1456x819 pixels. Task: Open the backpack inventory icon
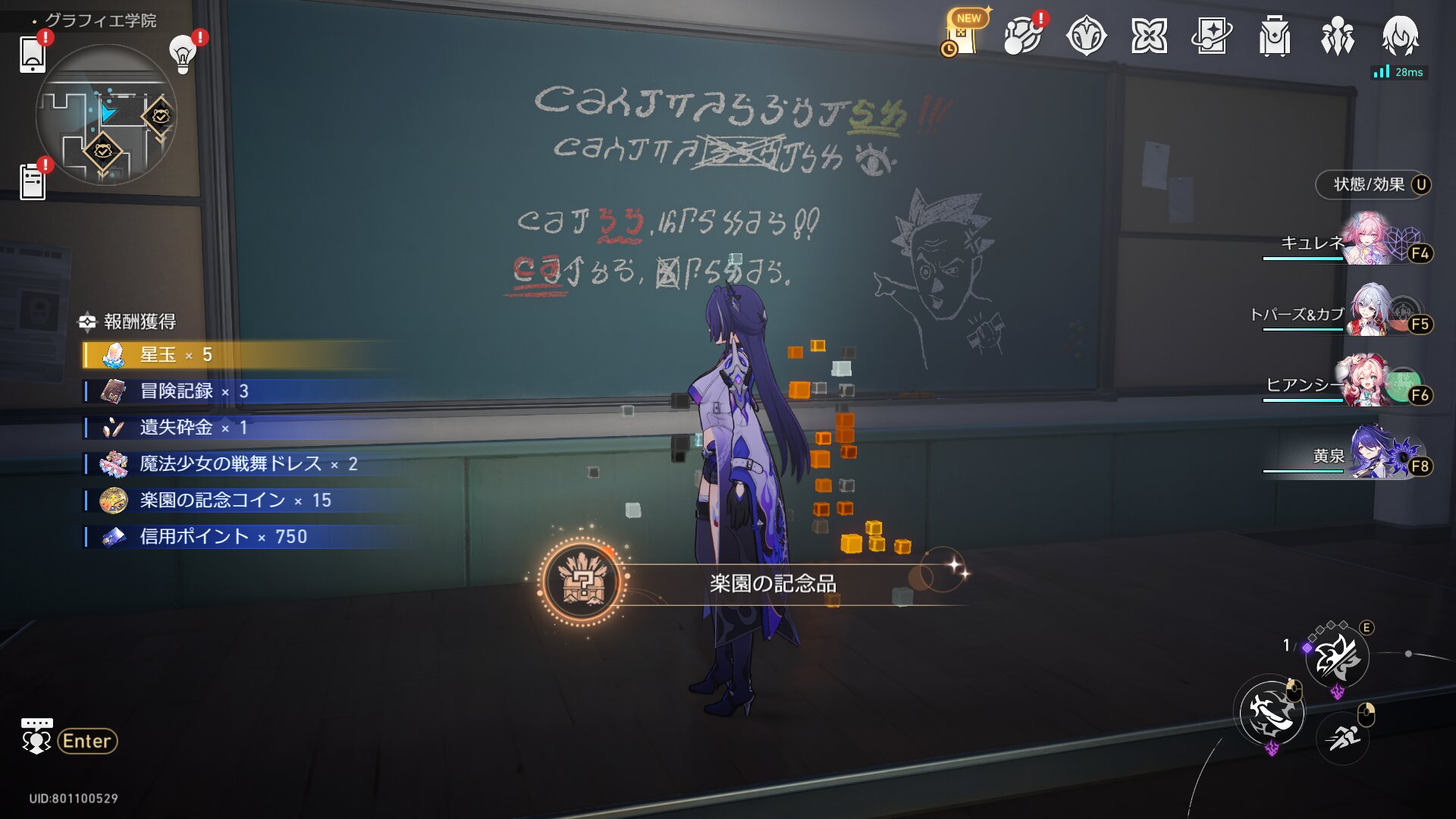point(1275,36)
